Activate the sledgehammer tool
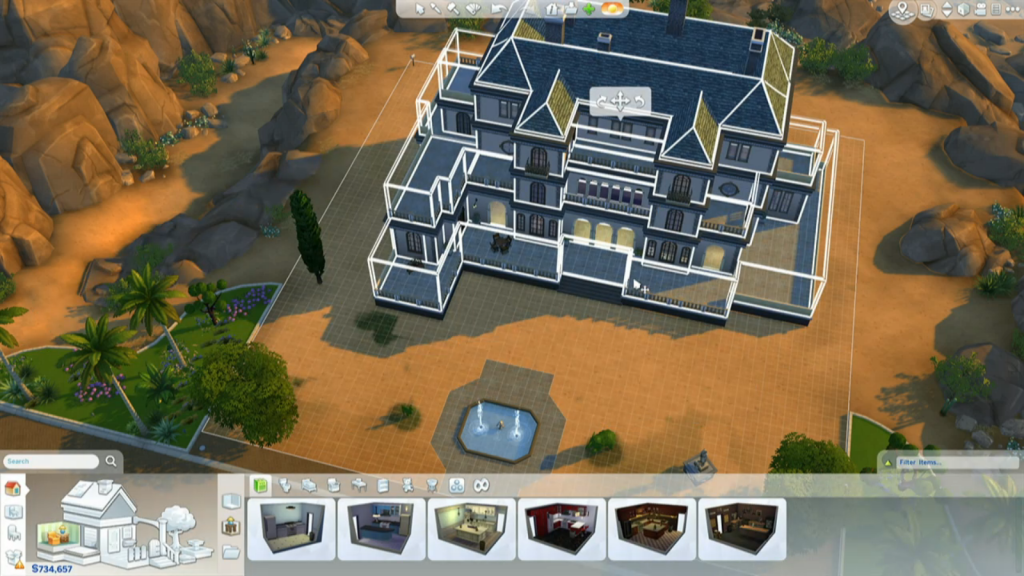This screenshot has width=1024, height=576. coord(452,9)
